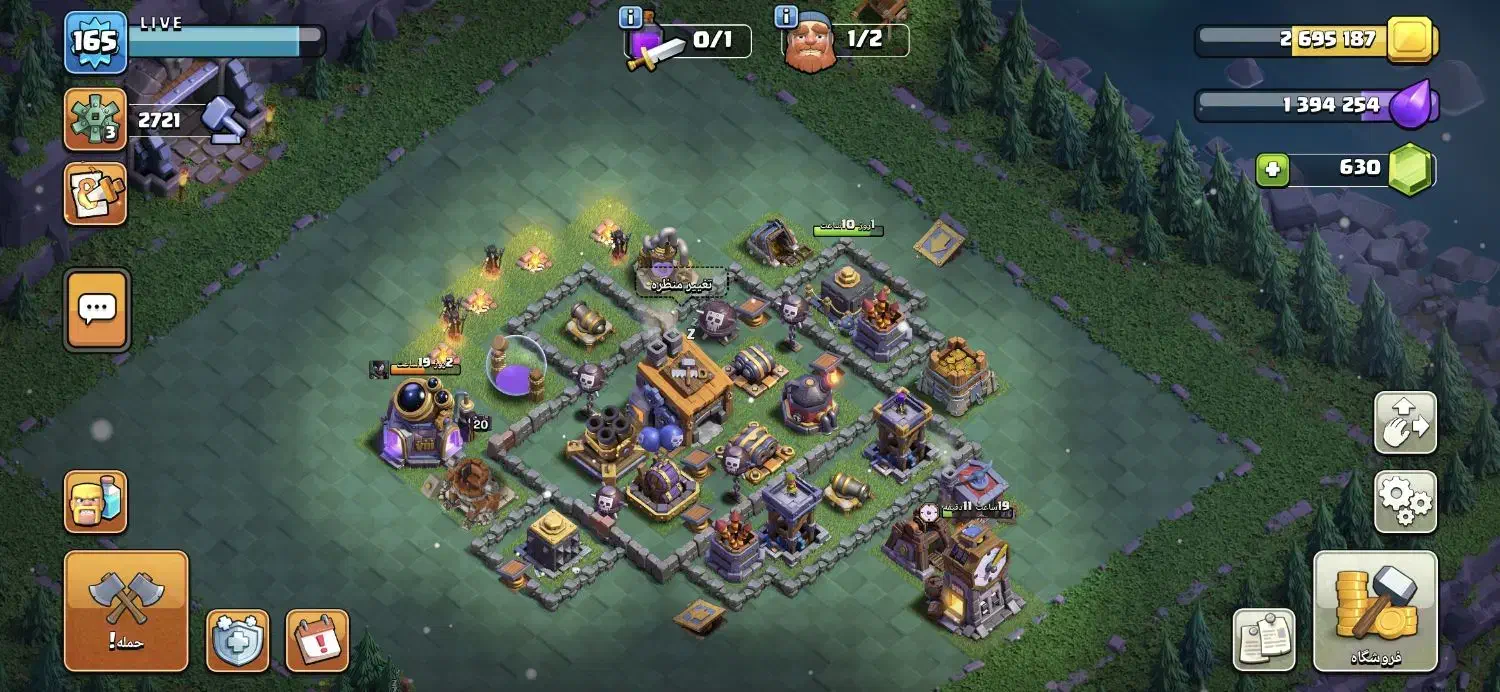Open the layout editor hand button
The width and height of the screenshot is (1500, 692).
click(x=1405, y=423)
